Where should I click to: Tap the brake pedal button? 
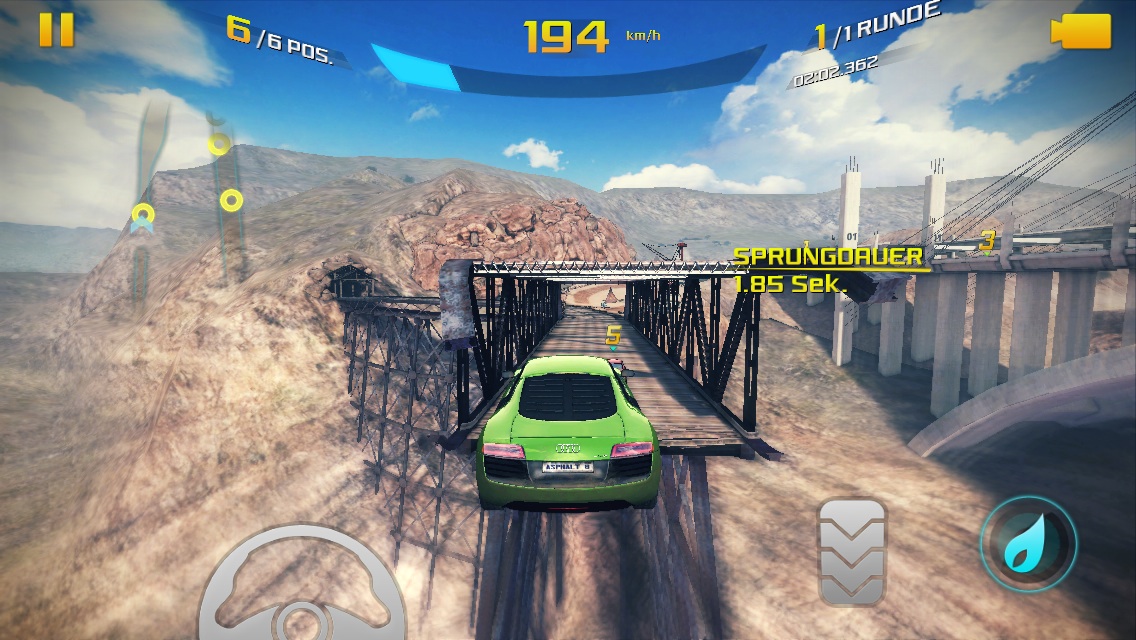852,552
